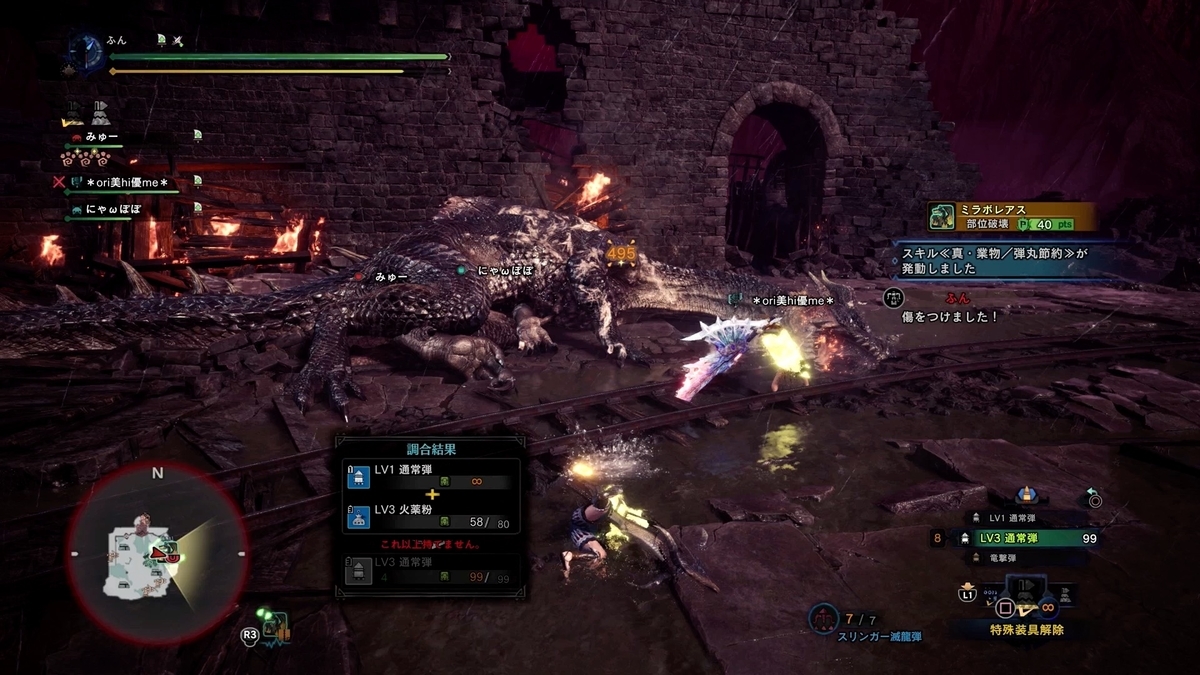Click the quest timer clock icon

point(85,51)
